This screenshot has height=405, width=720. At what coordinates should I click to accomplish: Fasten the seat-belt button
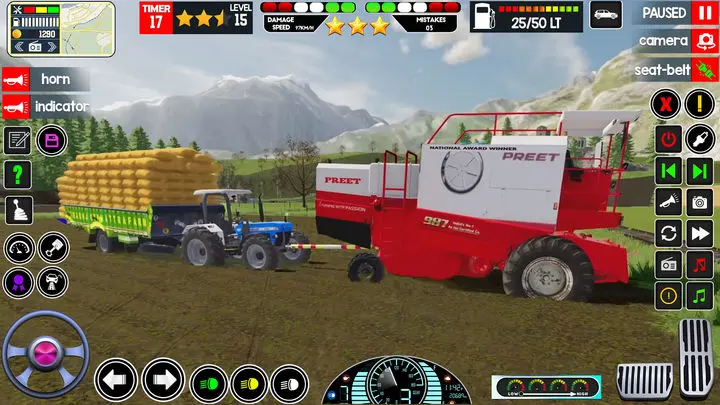(704, 70)
